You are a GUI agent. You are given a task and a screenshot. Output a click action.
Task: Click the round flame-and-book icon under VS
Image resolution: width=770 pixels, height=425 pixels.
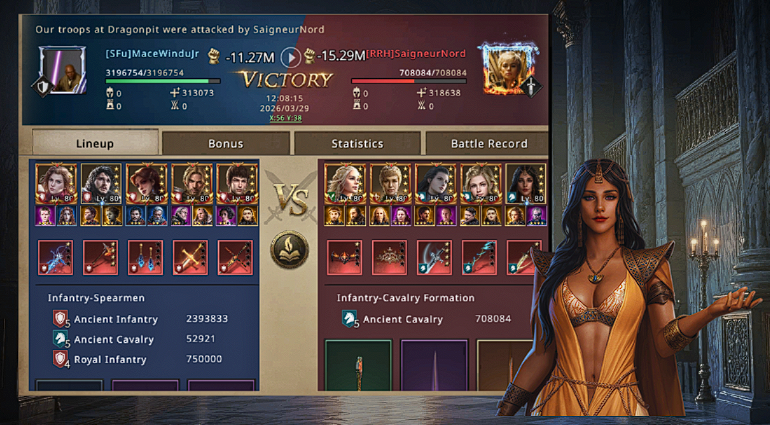(289, 250)
